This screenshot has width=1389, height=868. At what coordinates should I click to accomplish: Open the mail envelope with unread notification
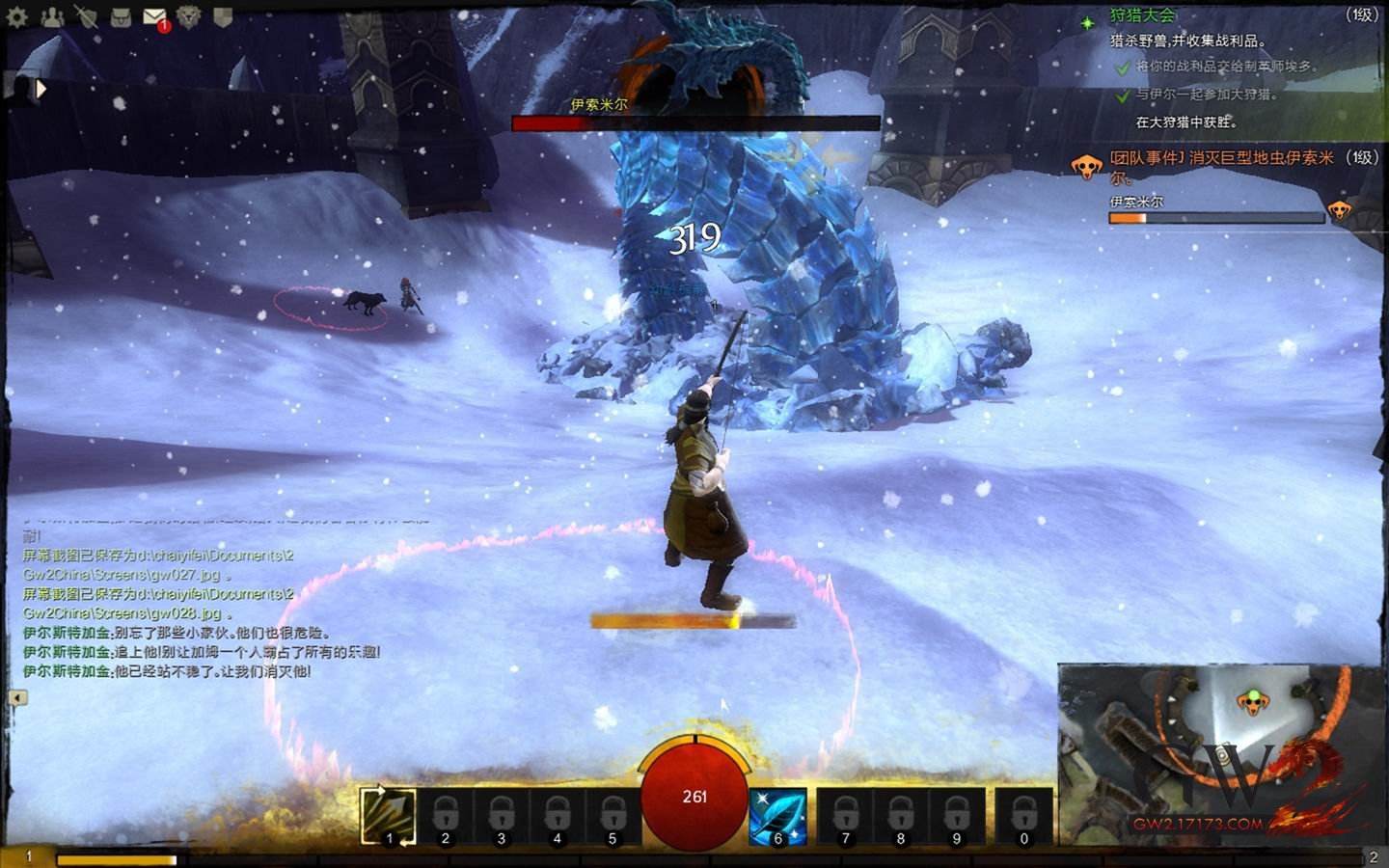pos(153,16)
